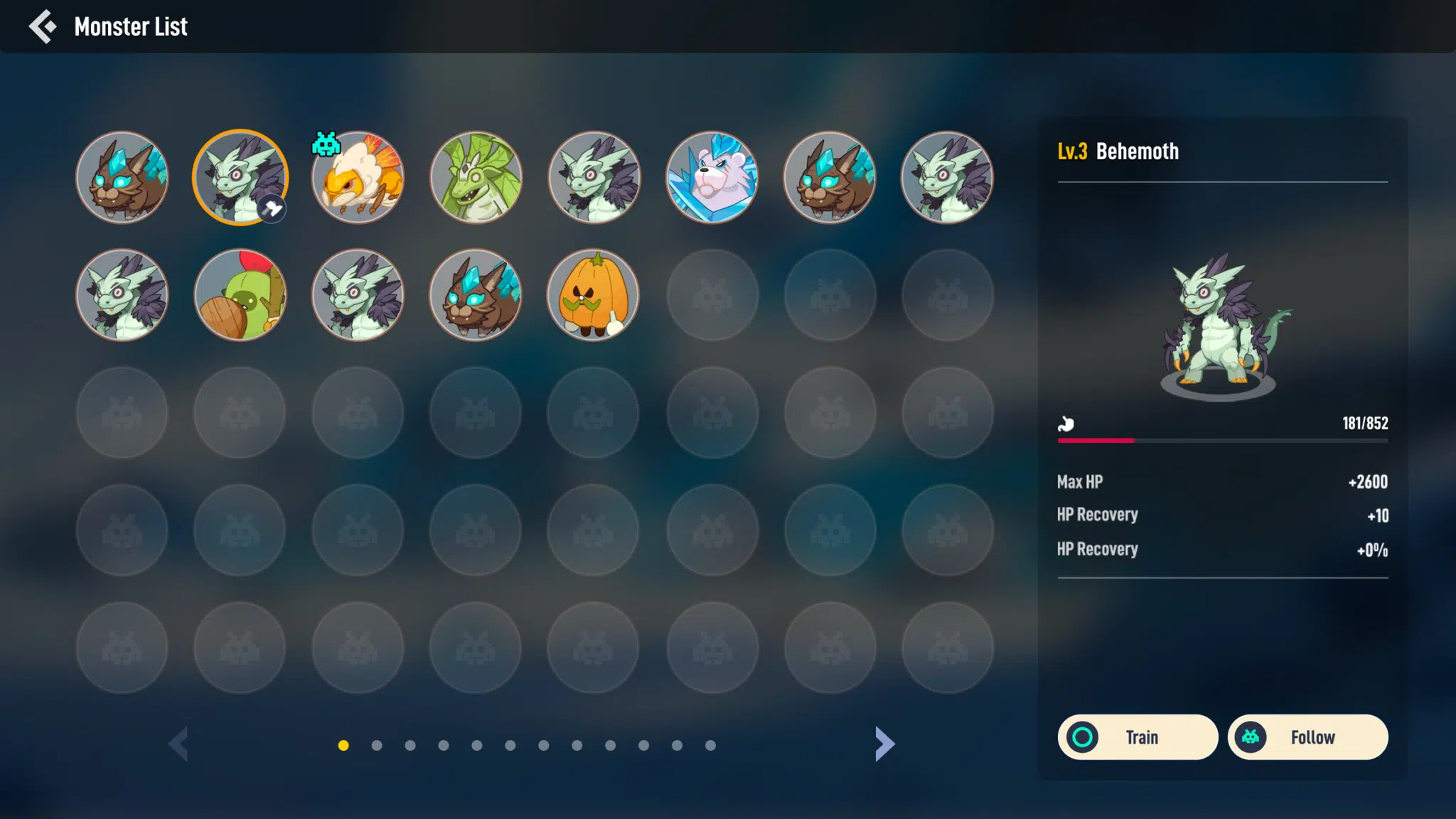Set Behemoth to Follow
Screen dimensions: 1456x819
[x=1307, y=737]
